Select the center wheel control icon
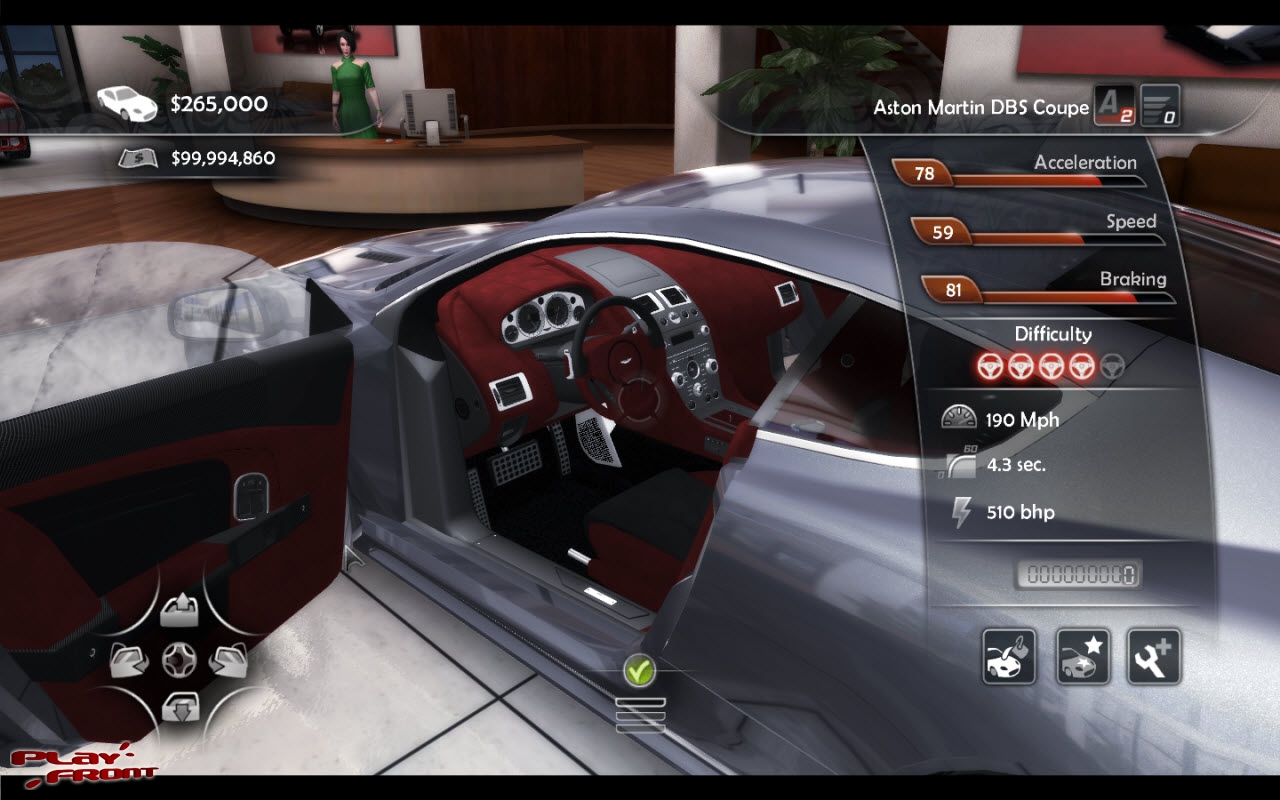The width and height of the screenshot is (1280, 800). tap(181, 659)
